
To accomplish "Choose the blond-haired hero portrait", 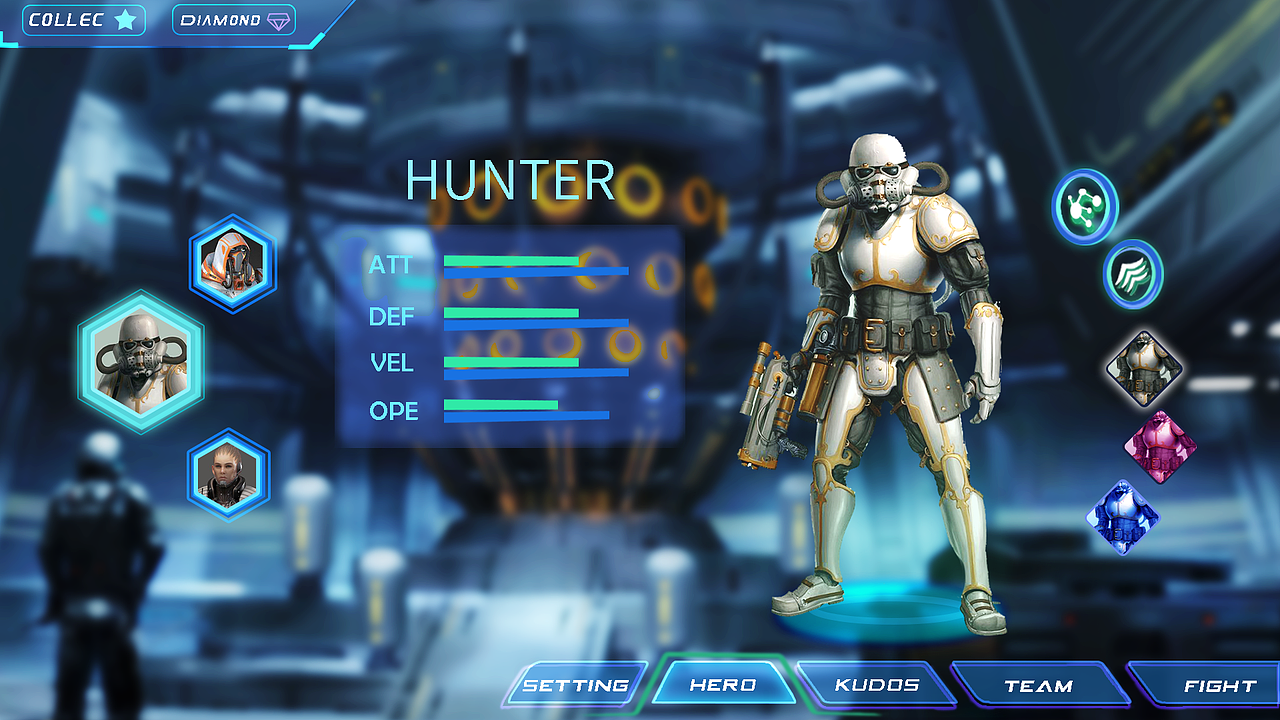I will (228, 475).
